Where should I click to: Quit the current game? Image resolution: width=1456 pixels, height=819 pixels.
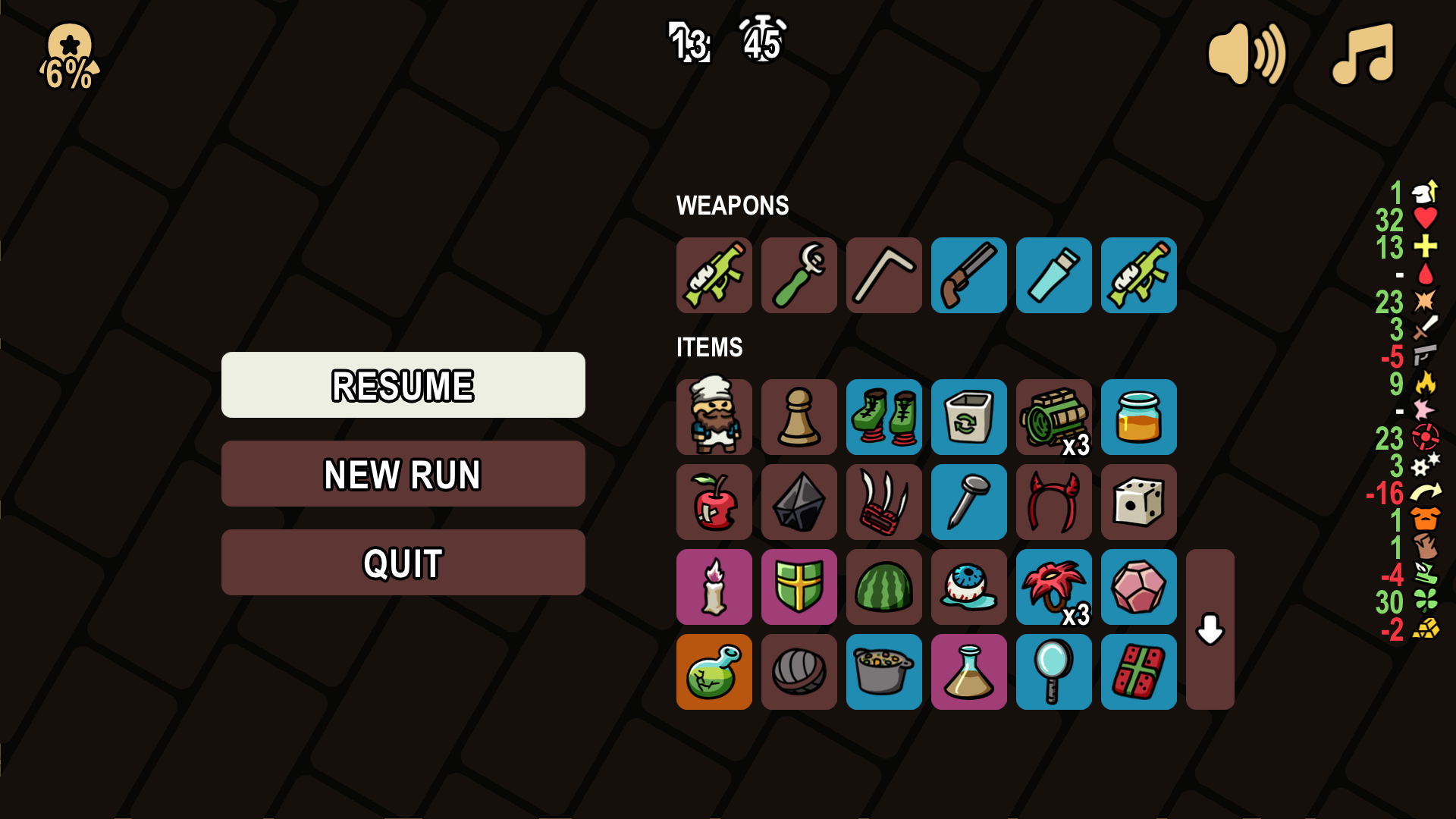click(x=403, y=563)
